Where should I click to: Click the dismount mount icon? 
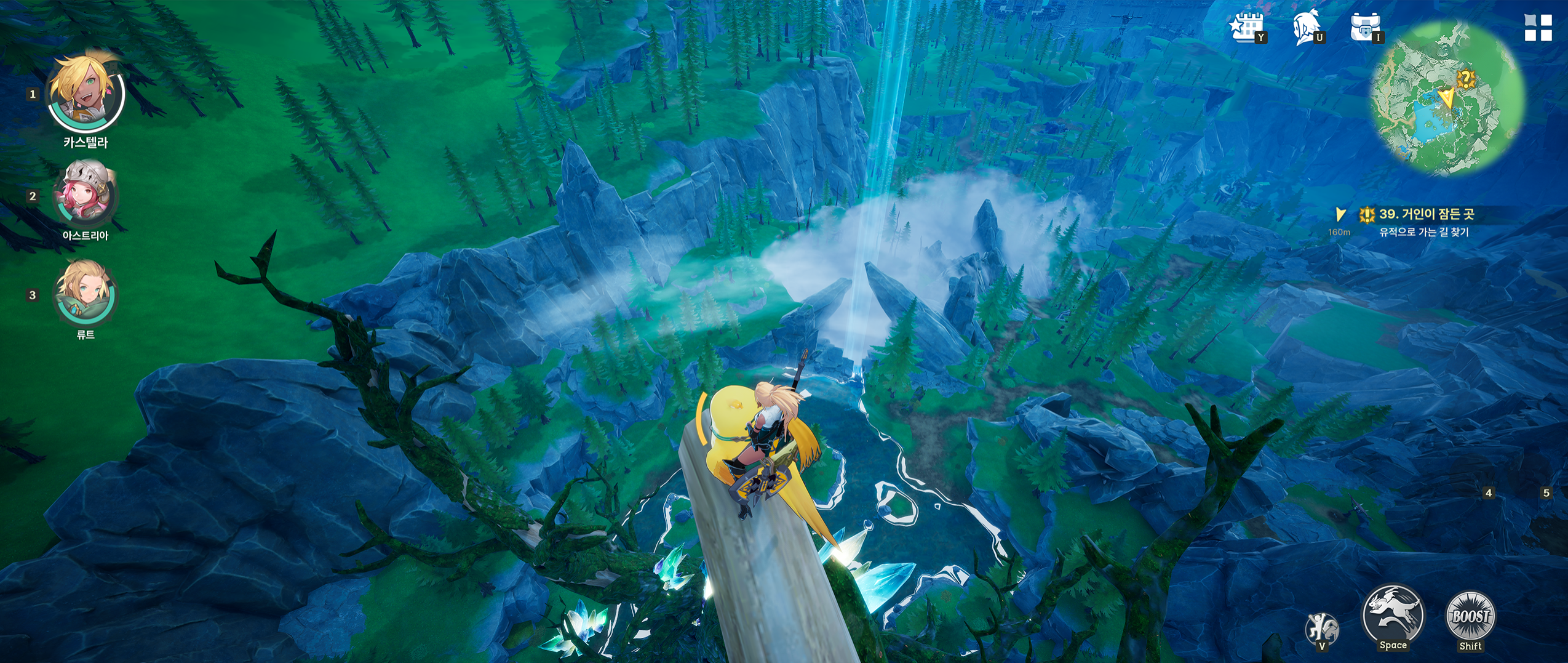[1321, 629]
